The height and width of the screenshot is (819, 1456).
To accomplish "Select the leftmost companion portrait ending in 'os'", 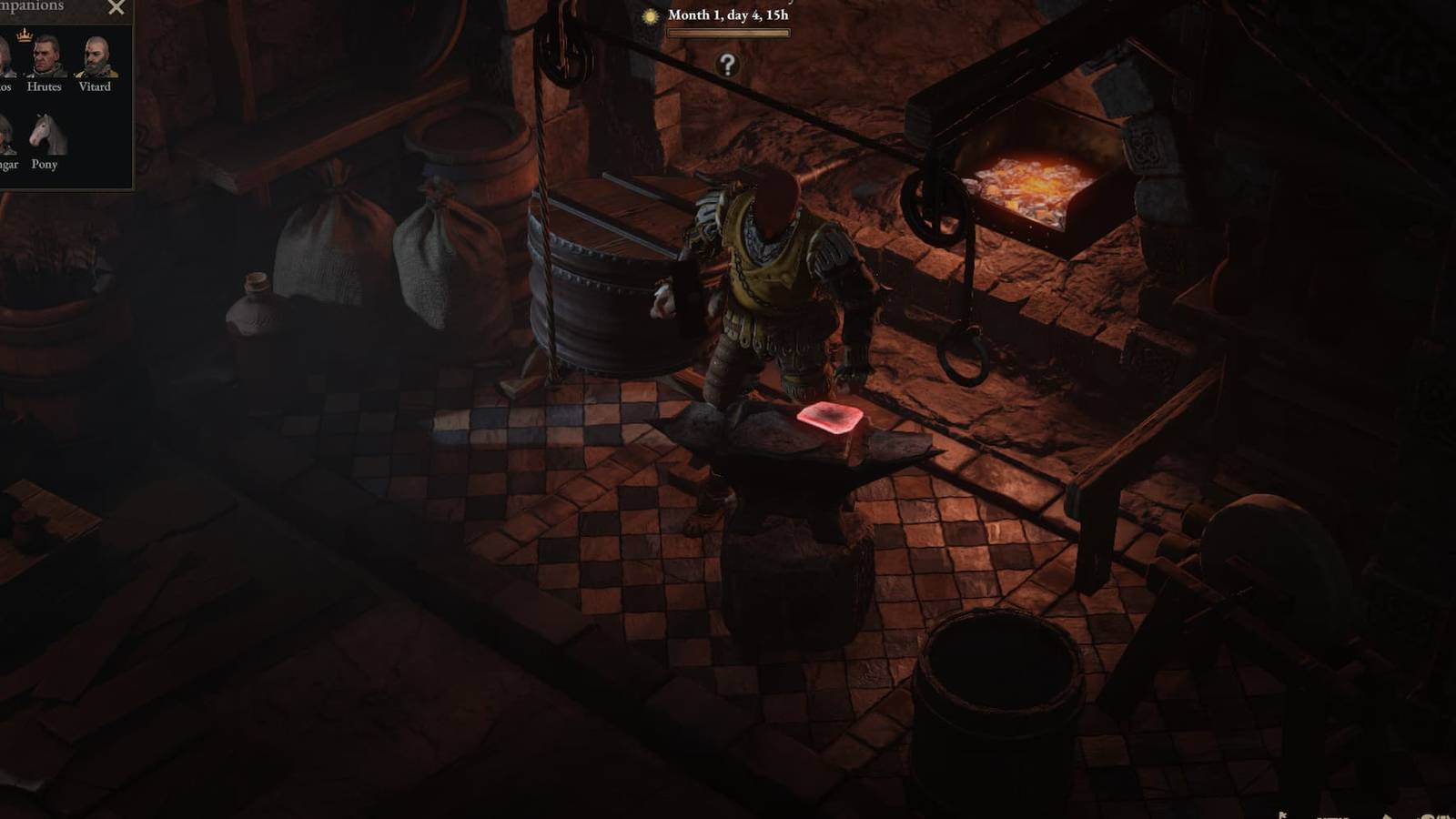I will 5,56.
